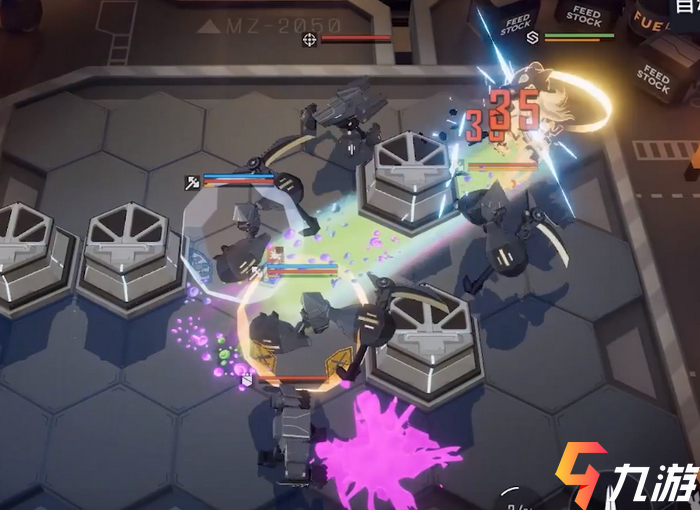Open the list icon in the top-right corner
Viewport: 700px width, 510px height.
pos(687,6)
